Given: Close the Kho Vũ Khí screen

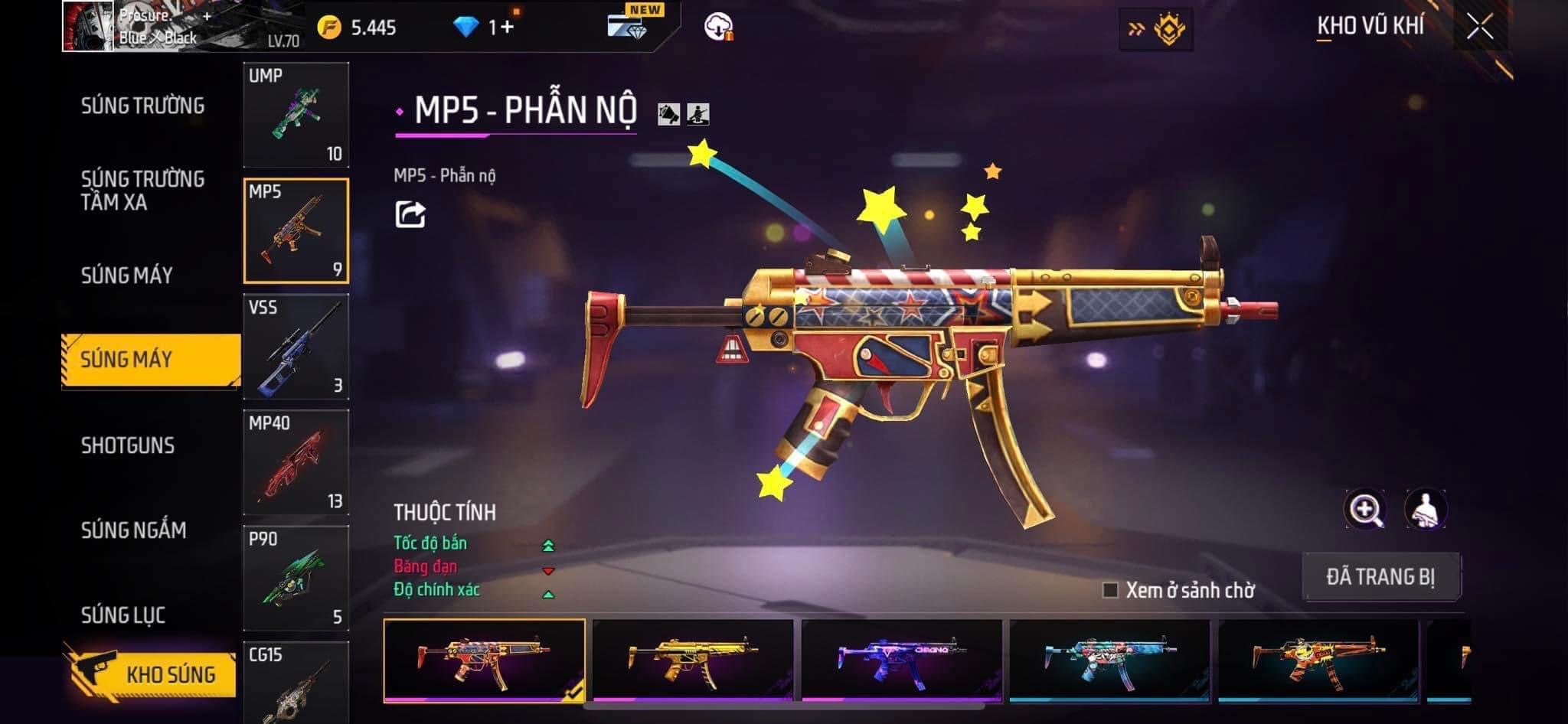Looking at the screenshot, I should (1479, 28).
